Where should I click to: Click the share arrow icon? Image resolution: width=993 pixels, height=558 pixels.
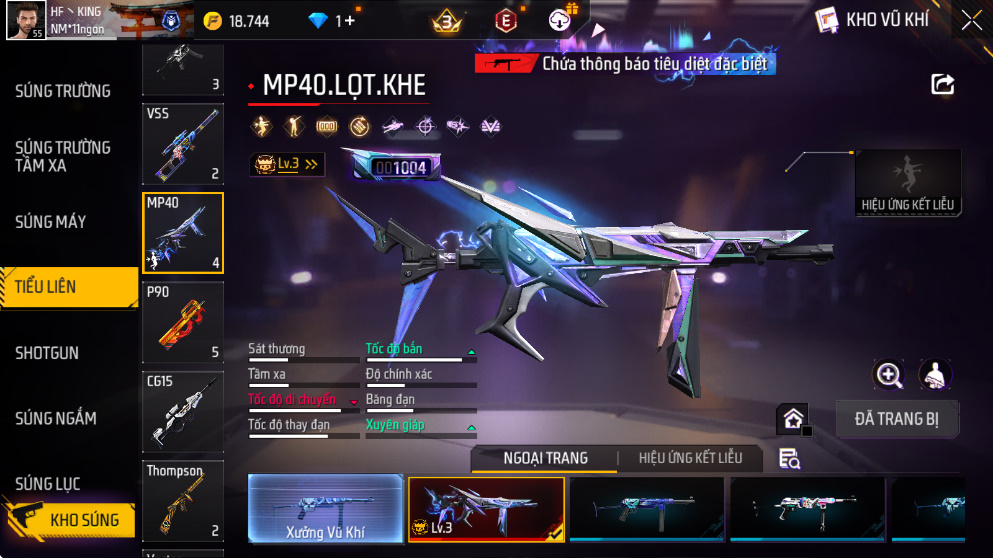pos(942,85)
